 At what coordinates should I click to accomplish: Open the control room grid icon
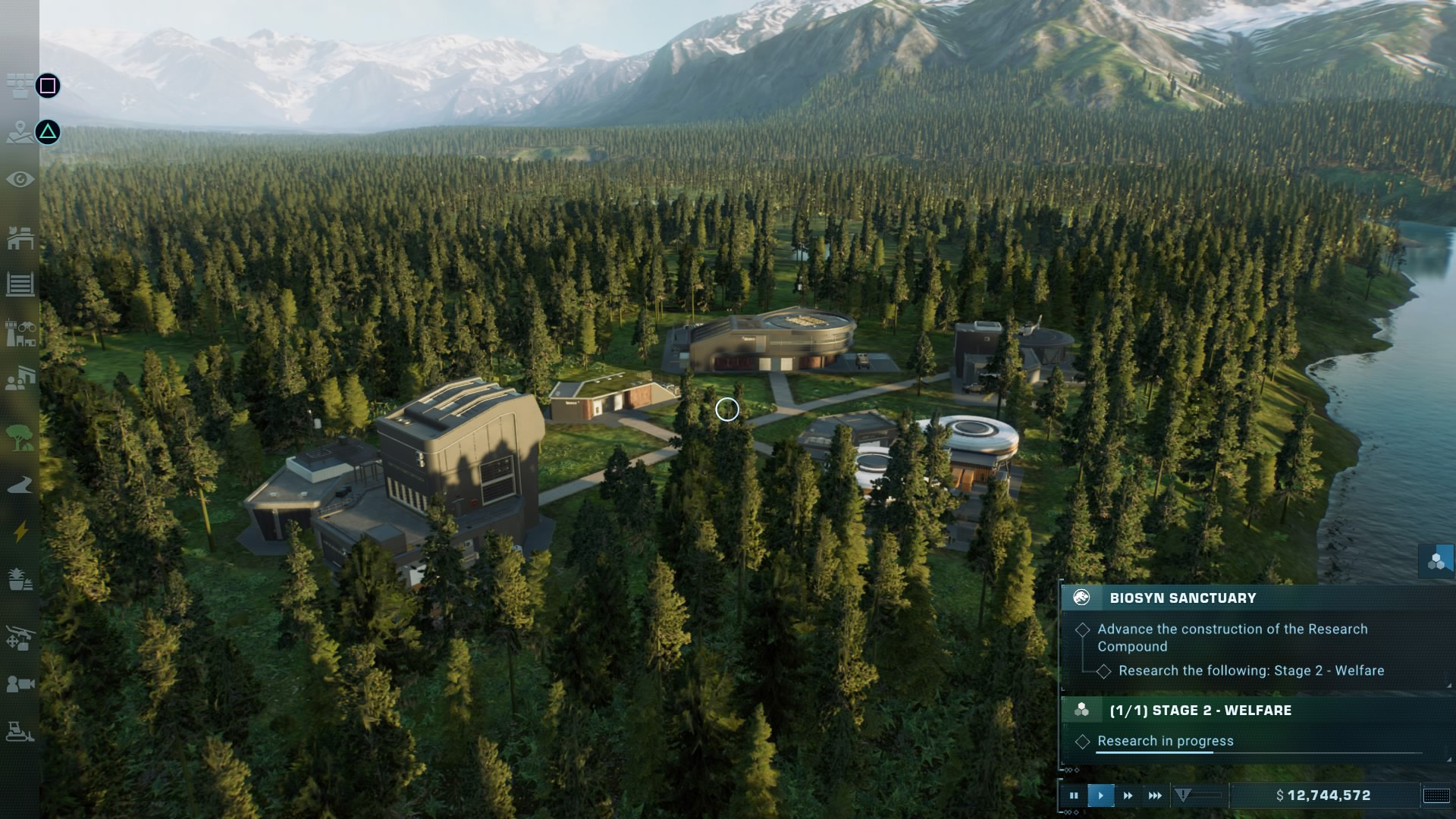click(x=20, y=86)
